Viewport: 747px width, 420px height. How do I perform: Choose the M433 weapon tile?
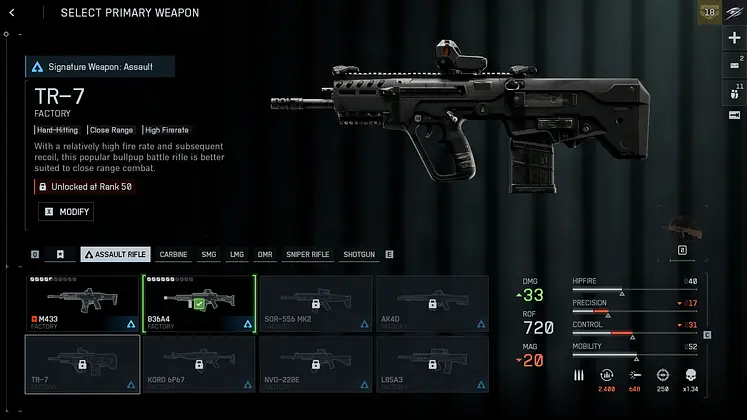pos(82,304)
